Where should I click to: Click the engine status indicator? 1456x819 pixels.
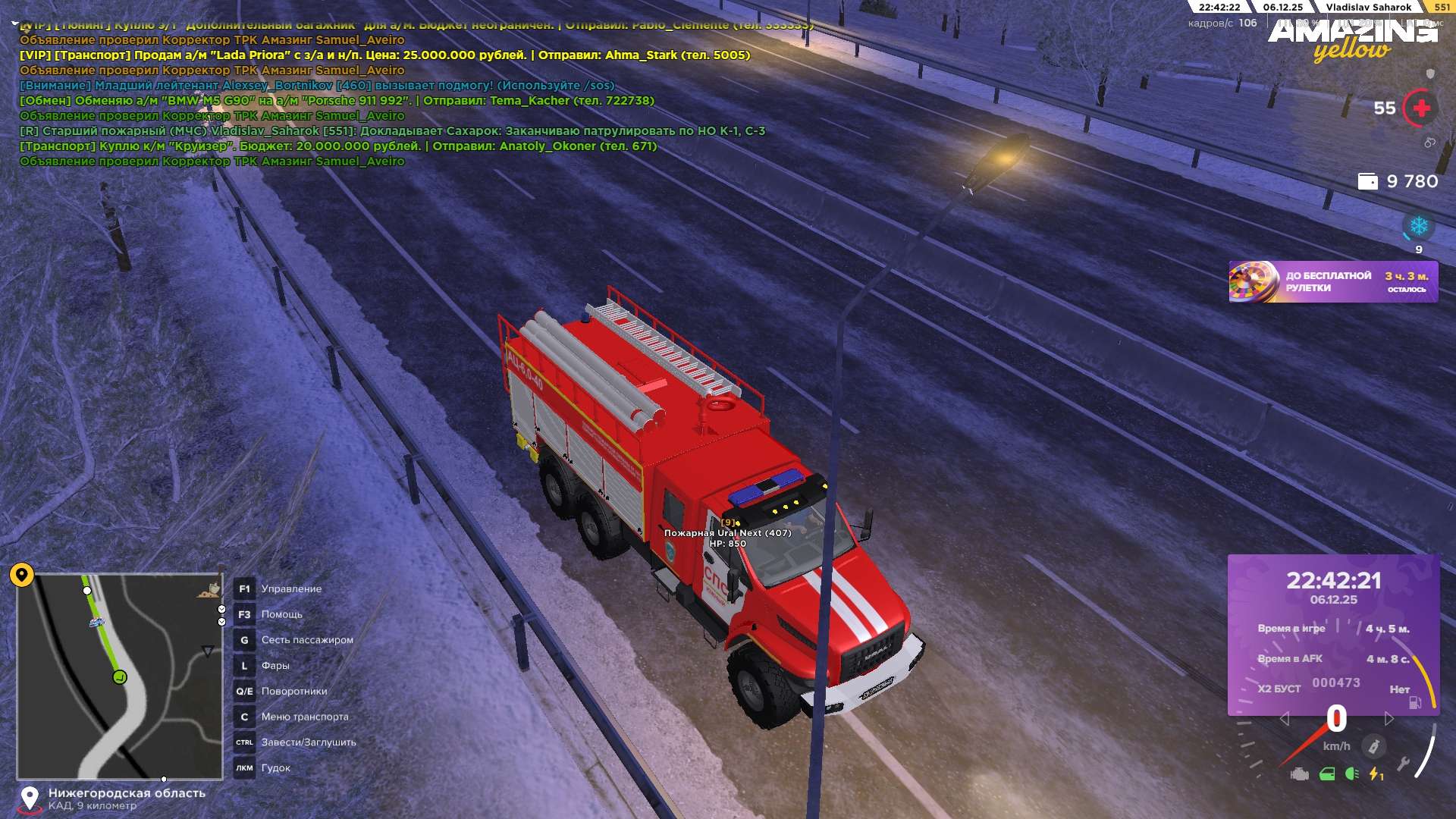(x=1299, y=774)
